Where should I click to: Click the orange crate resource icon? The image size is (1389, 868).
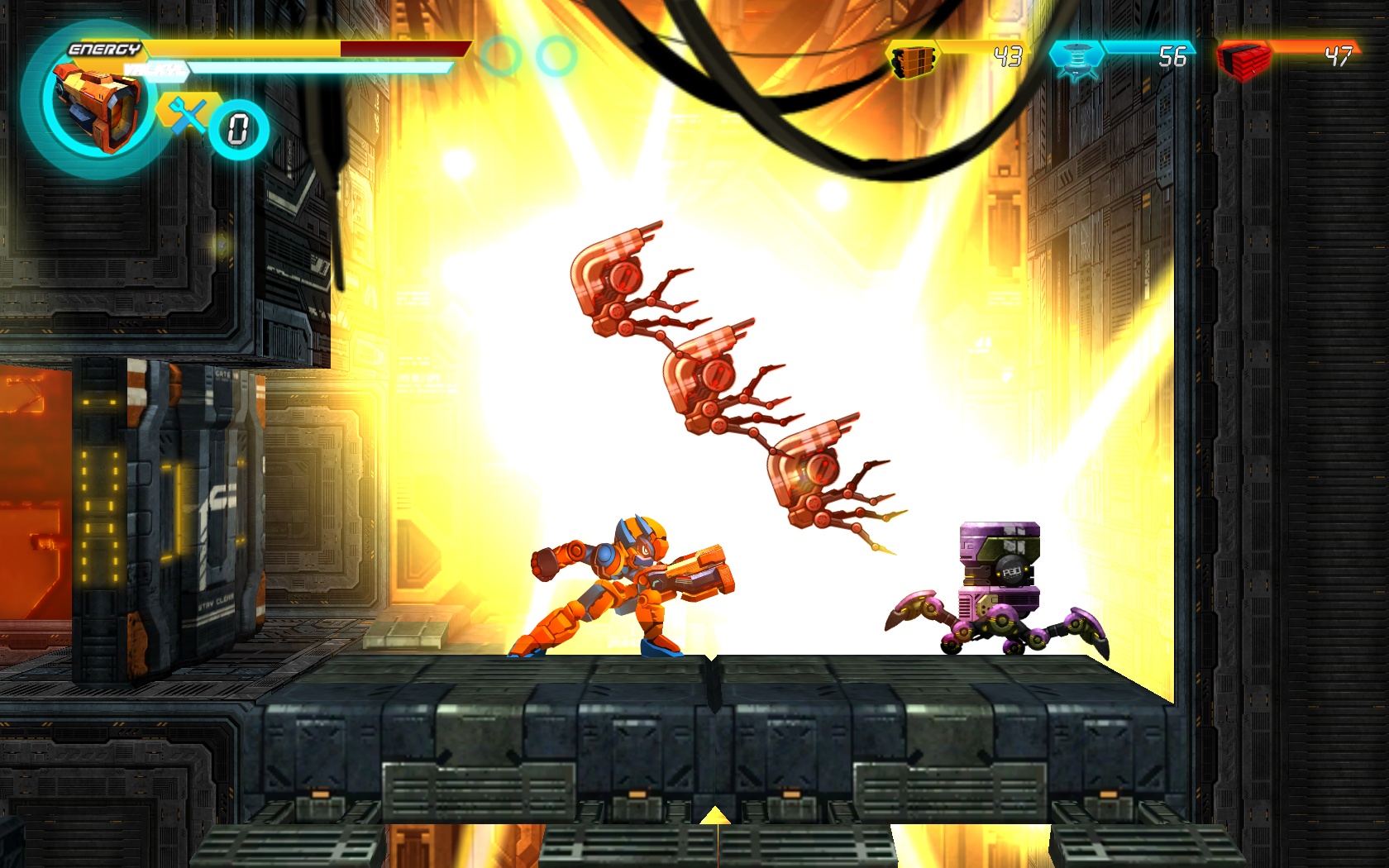[x=913, y=60]
